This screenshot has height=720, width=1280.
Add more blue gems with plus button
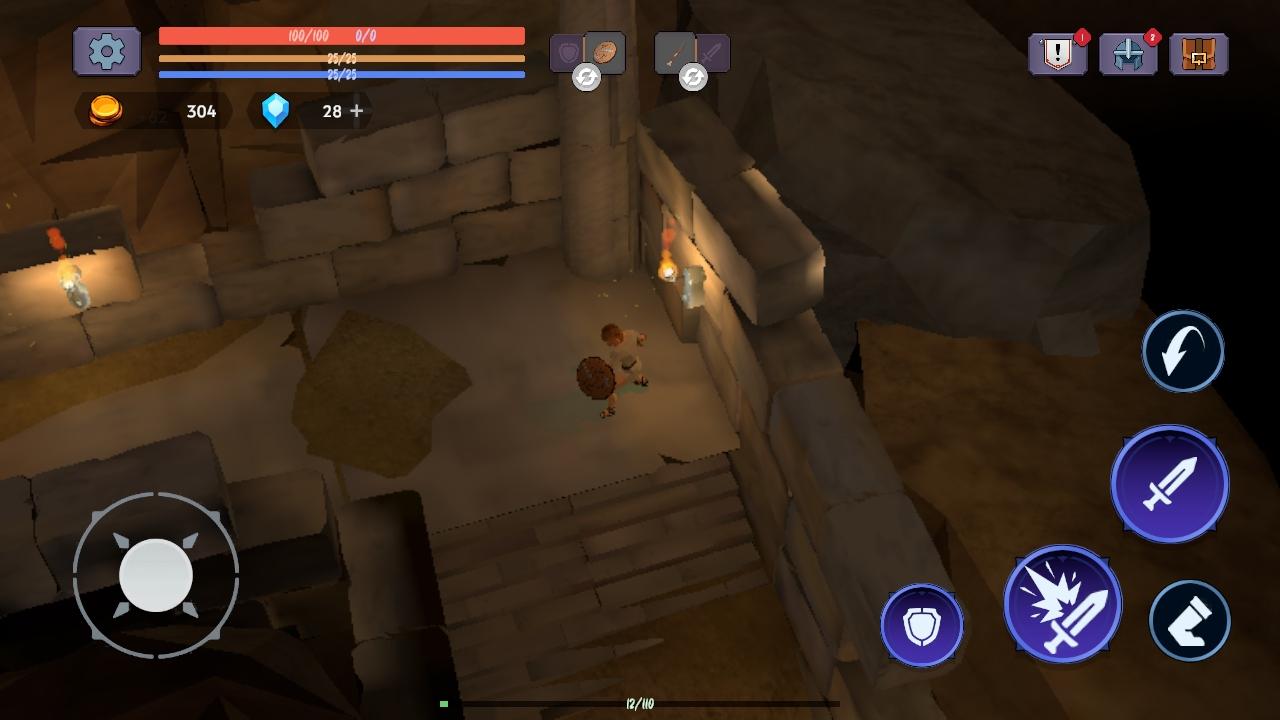pyautogui.click(x=357, y=111)
